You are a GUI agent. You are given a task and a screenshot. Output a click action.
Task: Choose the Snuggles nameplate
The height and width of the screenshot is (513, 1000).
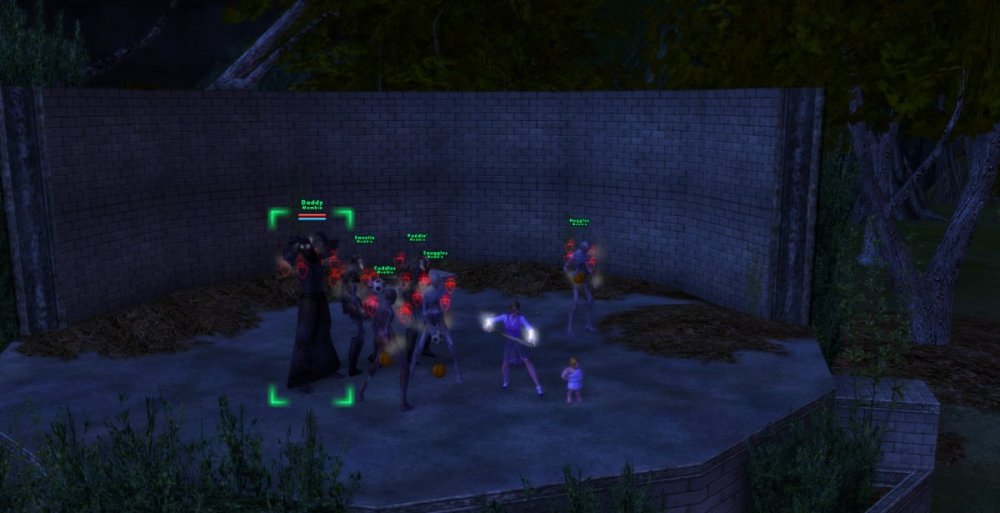tap(435, 254)
